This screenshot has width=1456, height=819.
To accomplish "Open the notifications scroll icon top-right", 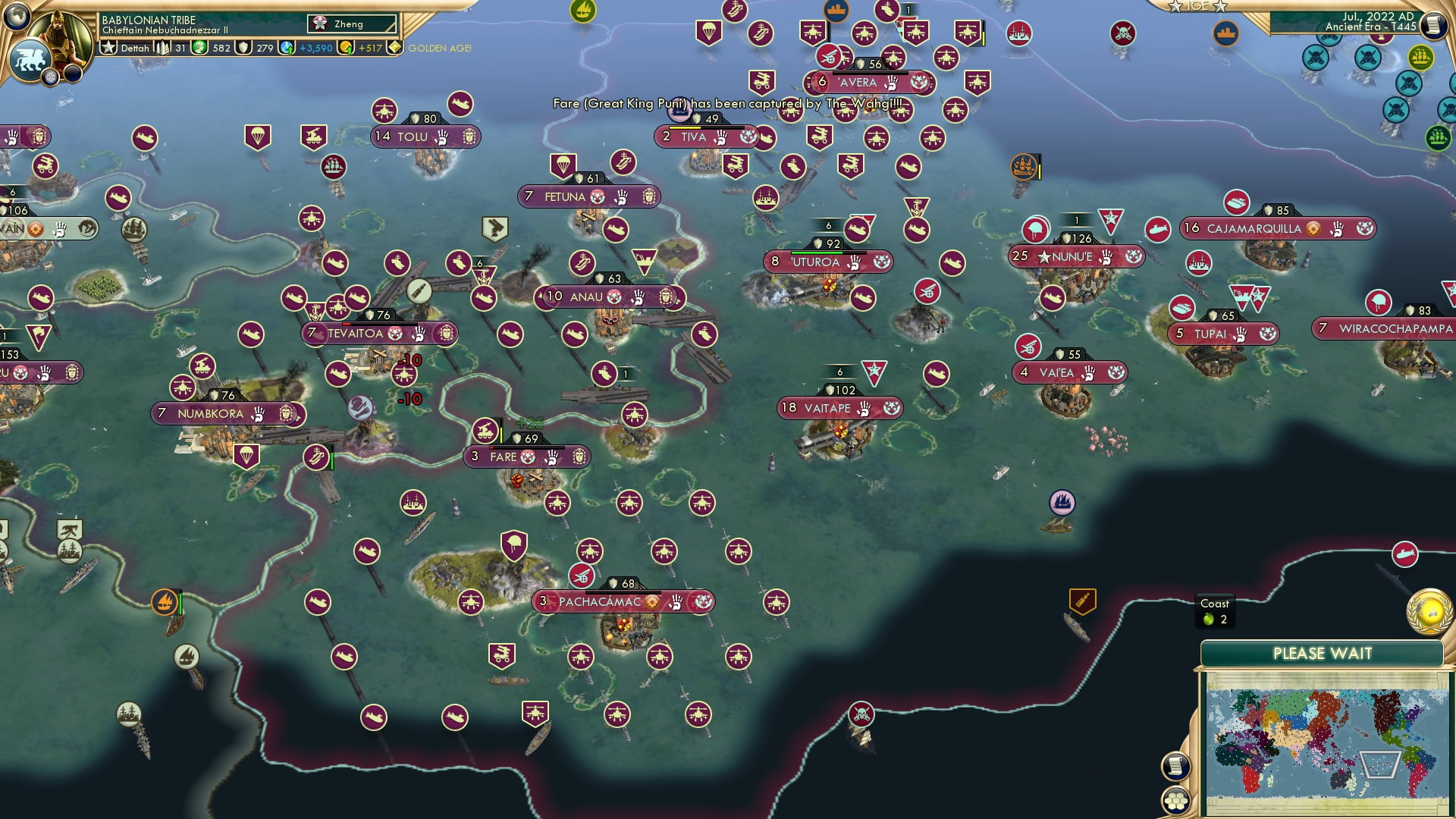I will pos(1433,25).
